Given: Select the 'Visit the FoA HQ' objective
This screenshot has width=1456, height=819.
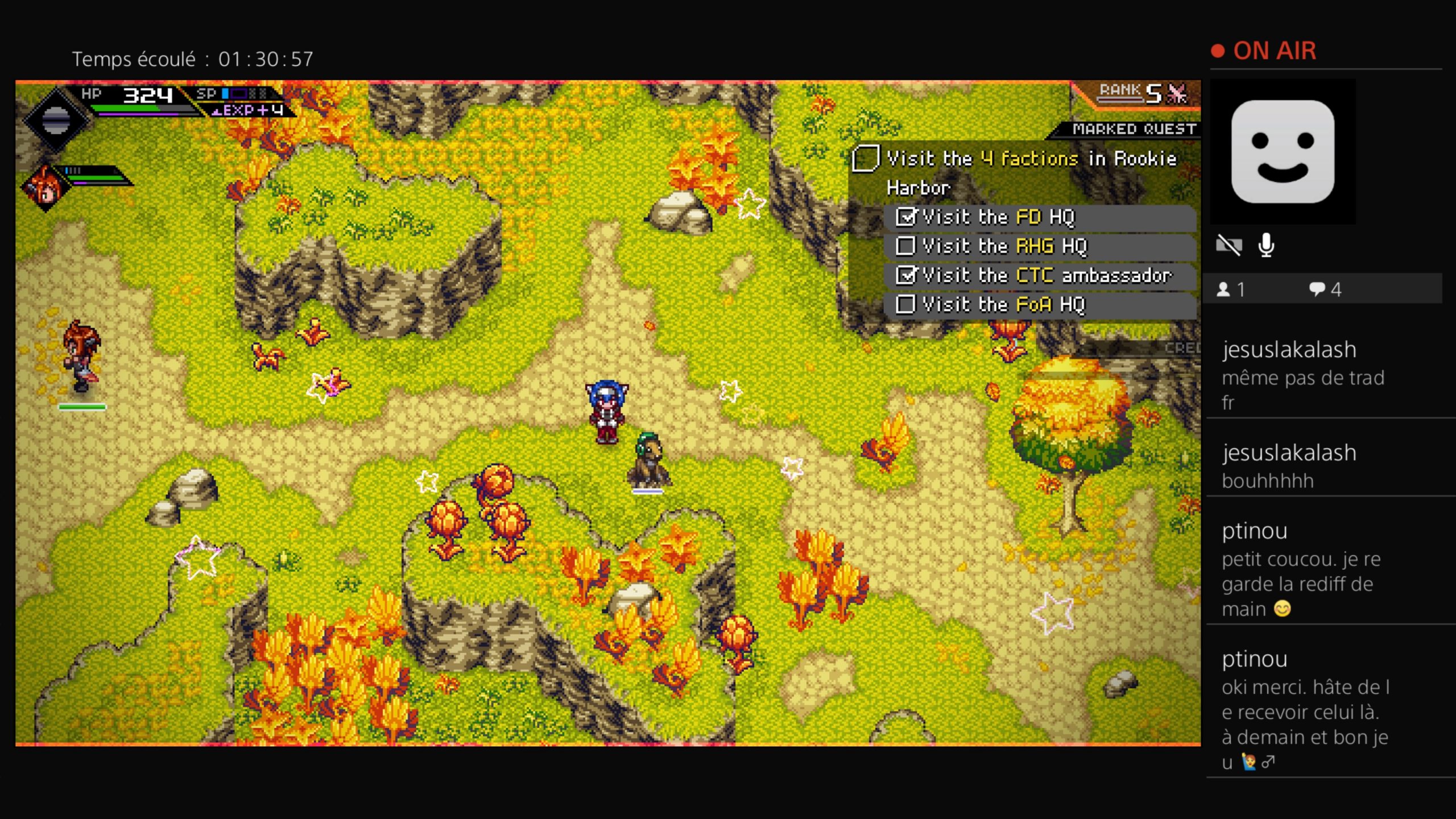Looking at the screenshot, I should tap(1003, 305).
